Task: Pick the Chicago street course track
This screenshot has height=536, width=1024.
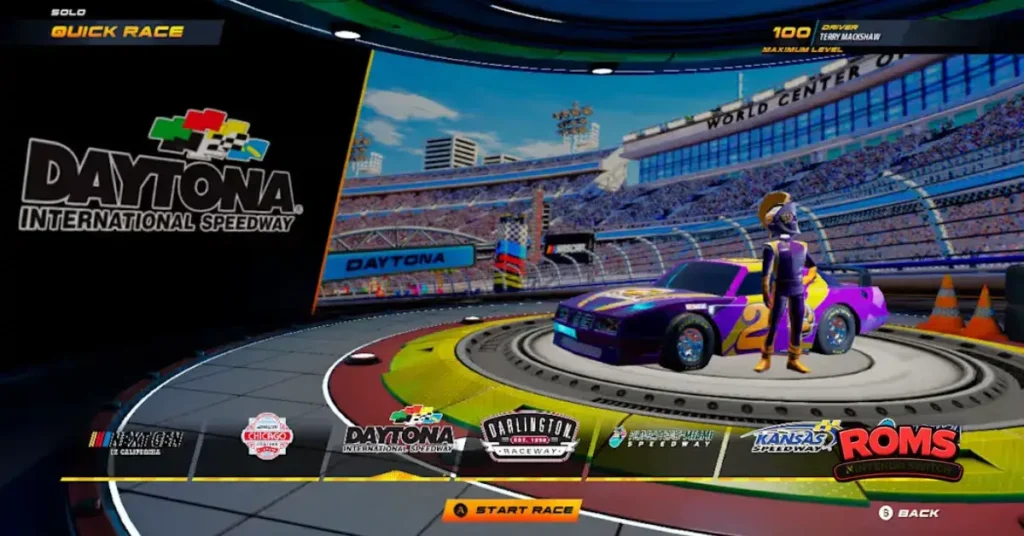Action: (x=267, y=436)
